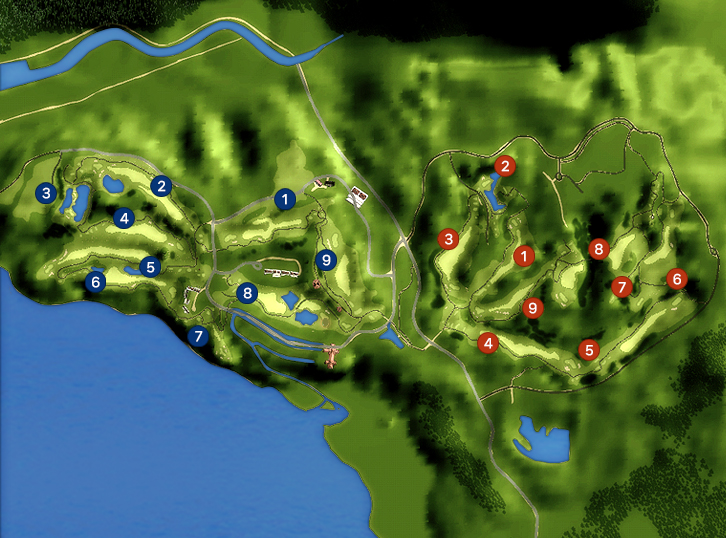The image size is (726, 538).
Task: Choose blue hole marker 2
Action: coord(161,185)
